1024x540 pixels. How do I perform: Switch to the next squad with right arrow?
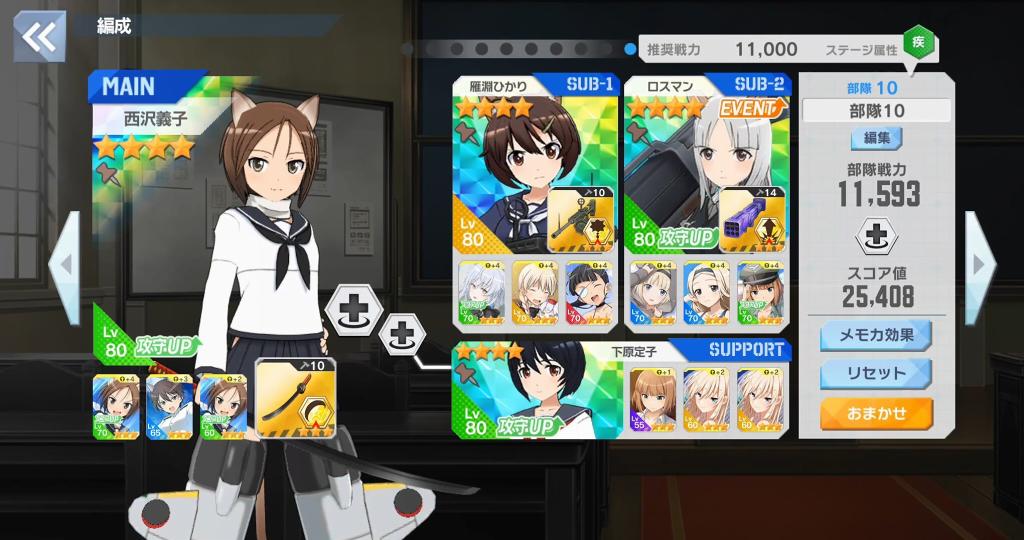(x=978, y=264)
